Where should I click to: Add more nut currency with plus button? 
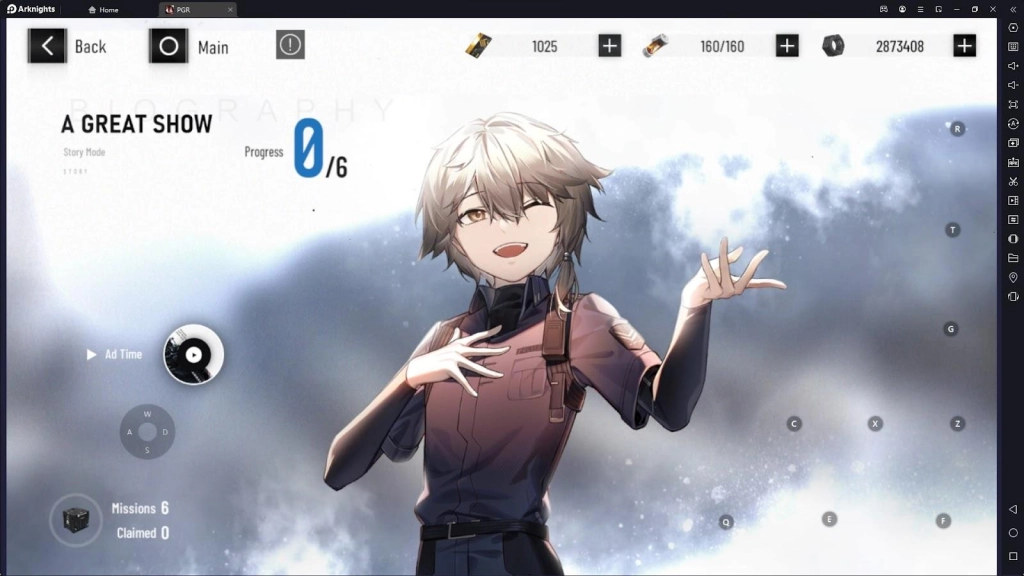click(964, 46)
